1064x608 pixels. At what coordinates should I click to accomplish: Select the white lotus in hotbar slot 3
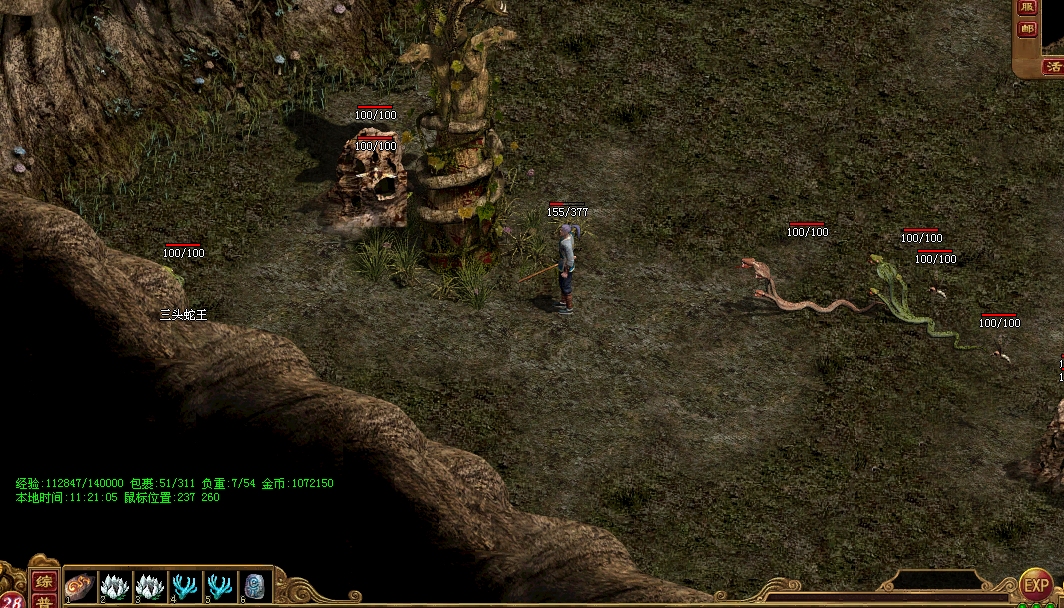(151, 586)
